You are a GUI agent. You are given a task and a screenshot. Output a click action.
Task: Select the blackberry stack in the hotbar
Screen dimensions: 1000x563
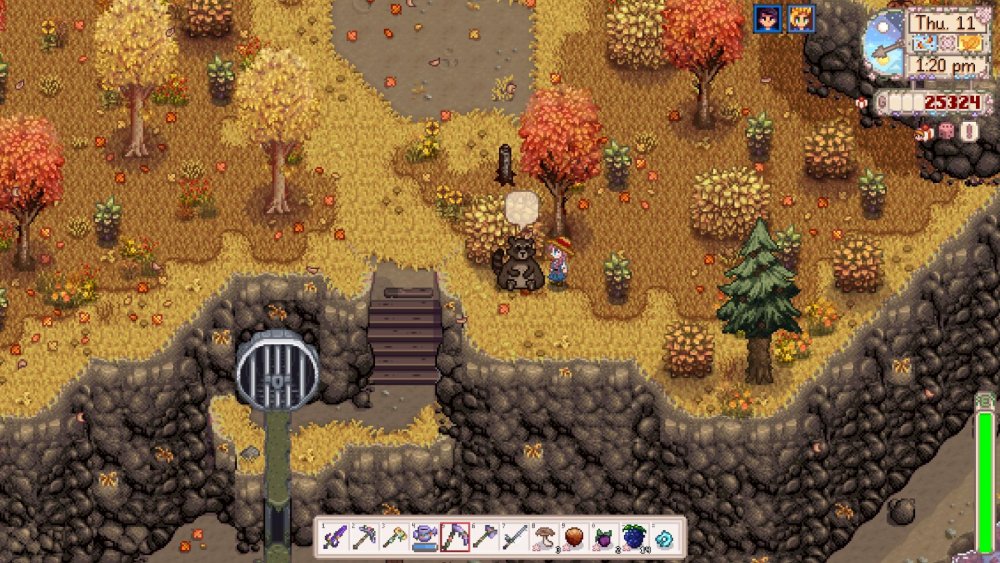[634, 538]
